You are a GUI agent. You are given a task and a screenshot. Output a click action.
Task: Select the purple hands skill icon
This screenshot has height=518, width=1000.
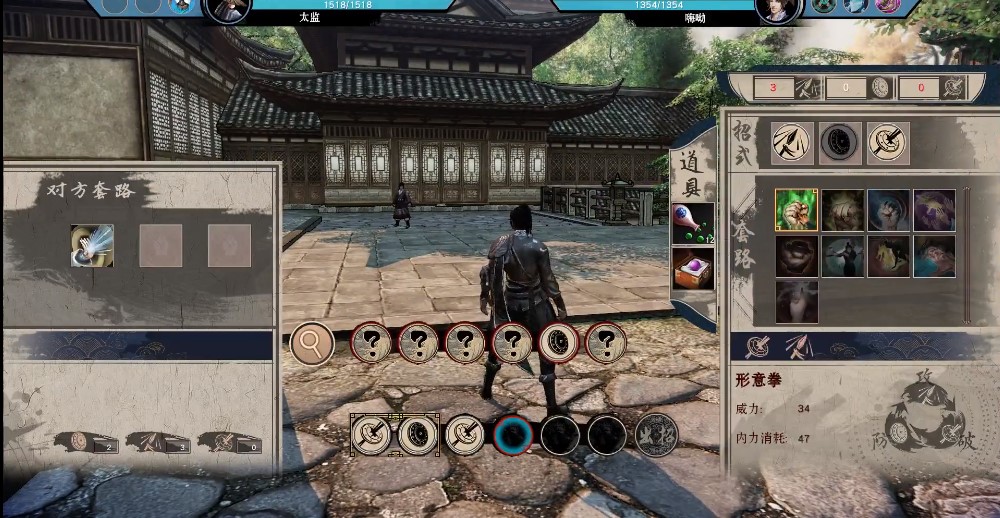pos(934,211)
